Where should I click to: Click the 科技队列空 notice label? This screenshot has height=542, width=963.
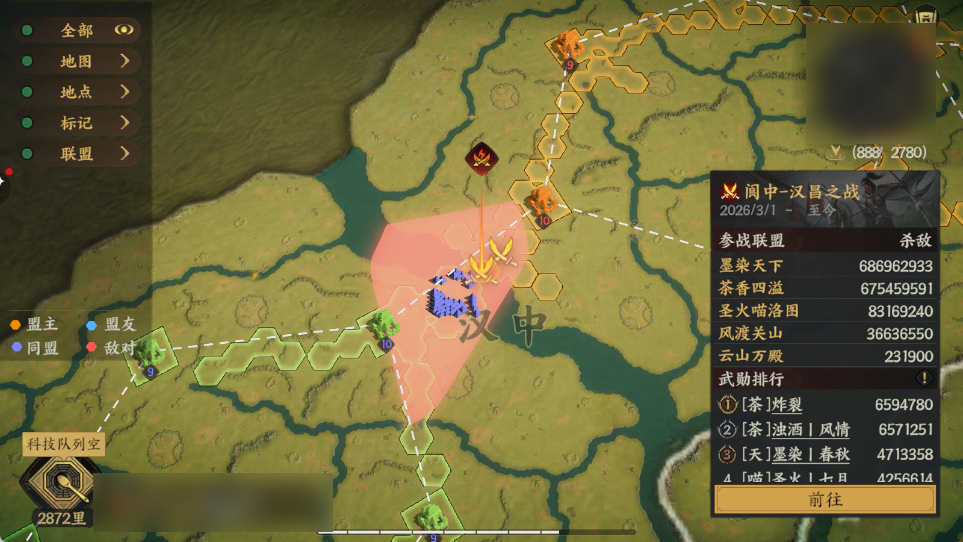tap(64, 443)
